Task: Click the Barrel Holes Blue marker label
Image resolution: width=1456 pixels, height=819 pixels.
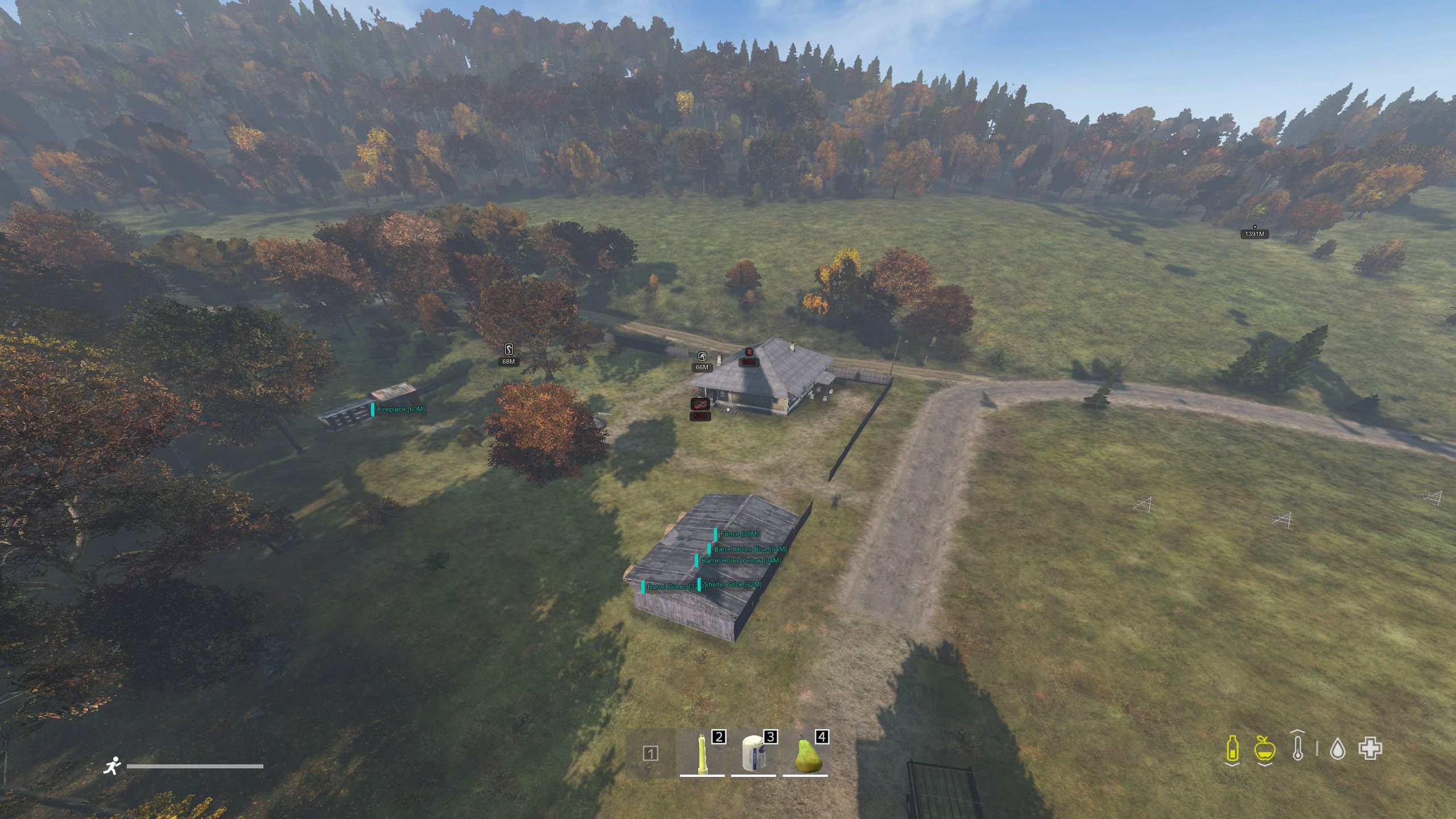Action: (x=749, y=549)
